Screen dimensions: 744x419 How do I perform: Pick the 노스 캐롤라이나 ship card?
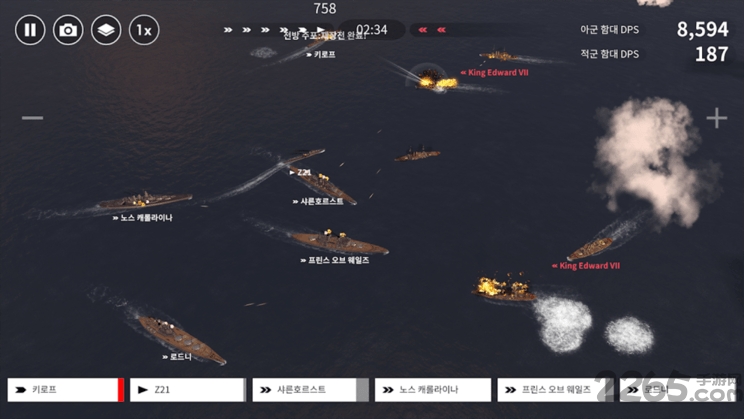(432, 390)
